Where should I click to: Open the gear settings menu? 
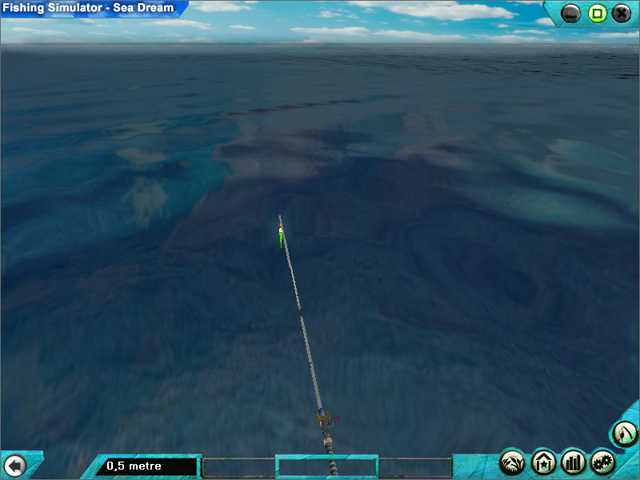click(x=602, y=462)
